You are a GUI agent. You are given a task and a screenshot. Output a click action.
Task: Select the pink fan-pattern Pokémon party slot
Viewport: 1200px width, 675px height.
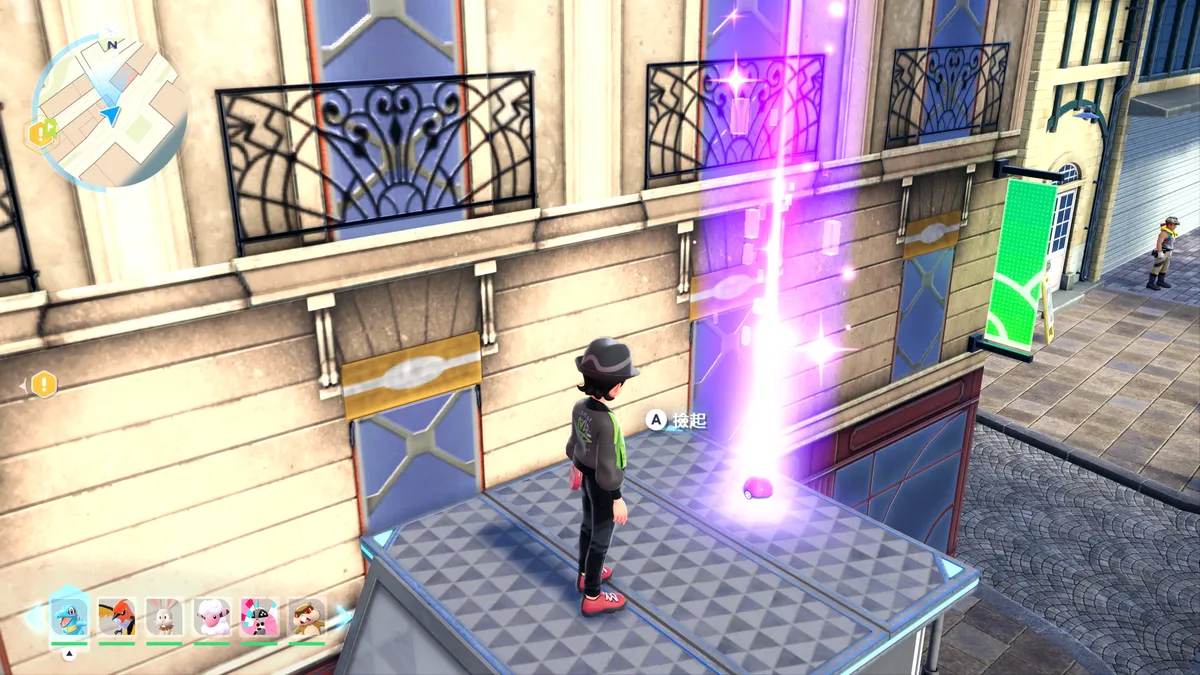click(x=259, y=617)
